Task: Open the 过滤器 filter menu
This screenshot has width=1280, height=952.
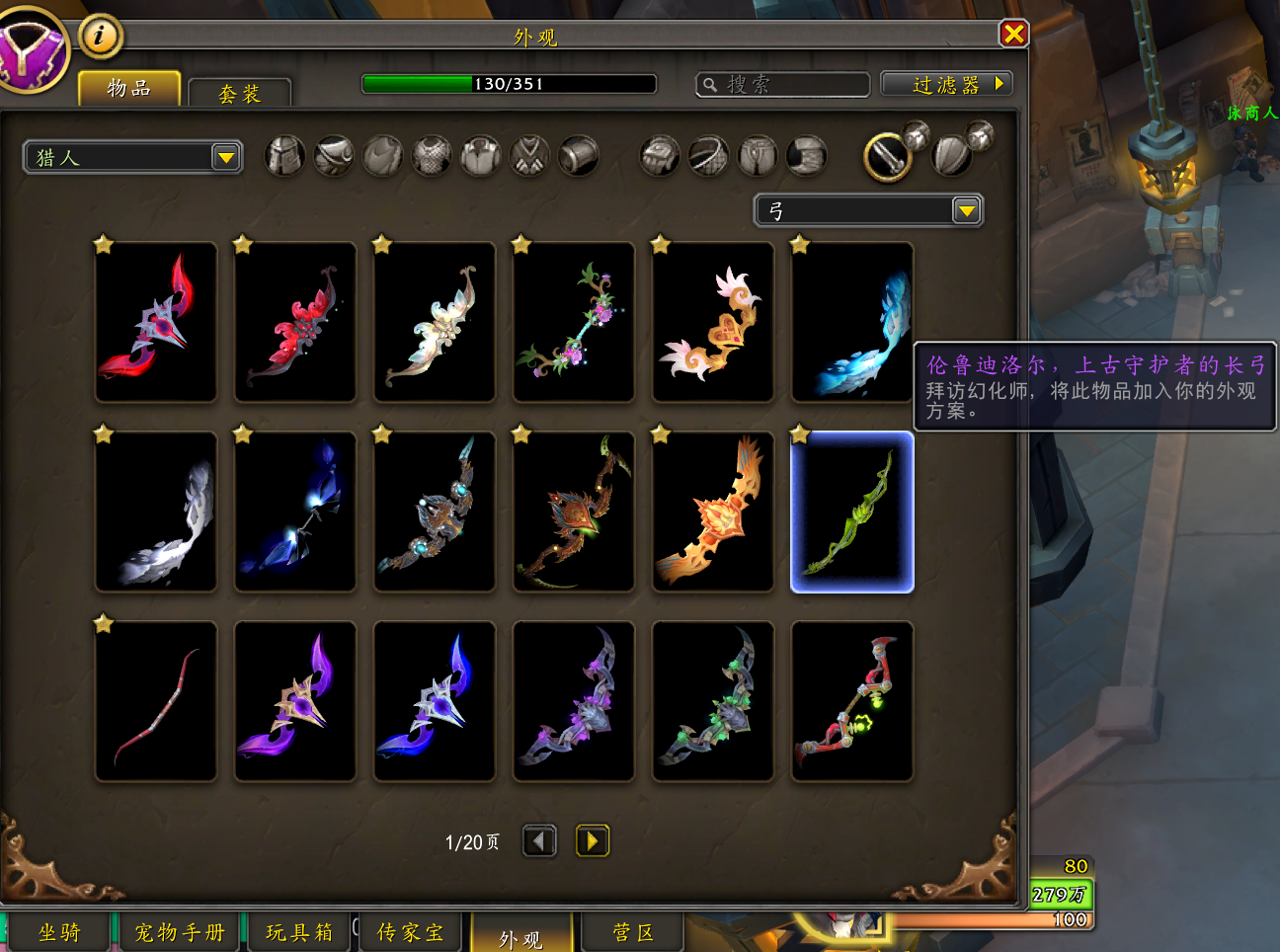Action: [x=946, y=85]
